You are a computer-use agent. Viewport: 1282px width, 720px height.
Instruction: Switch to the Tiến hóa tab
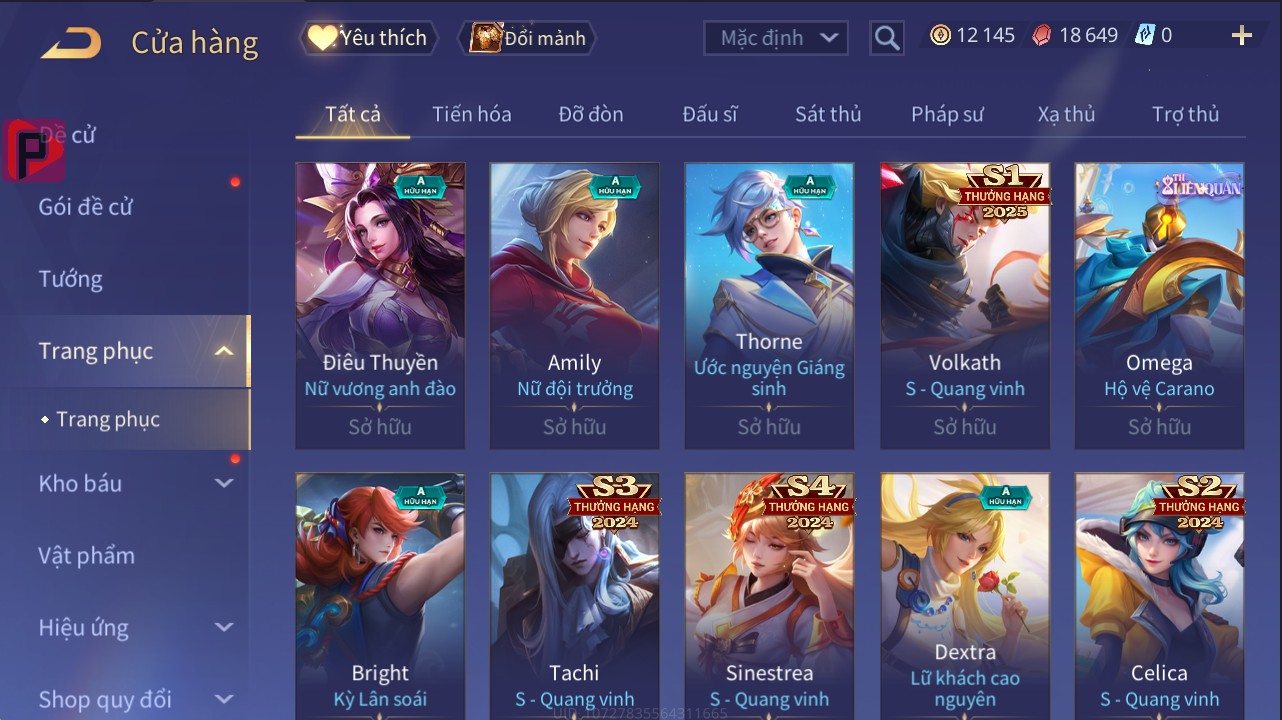tap(471, 114)
